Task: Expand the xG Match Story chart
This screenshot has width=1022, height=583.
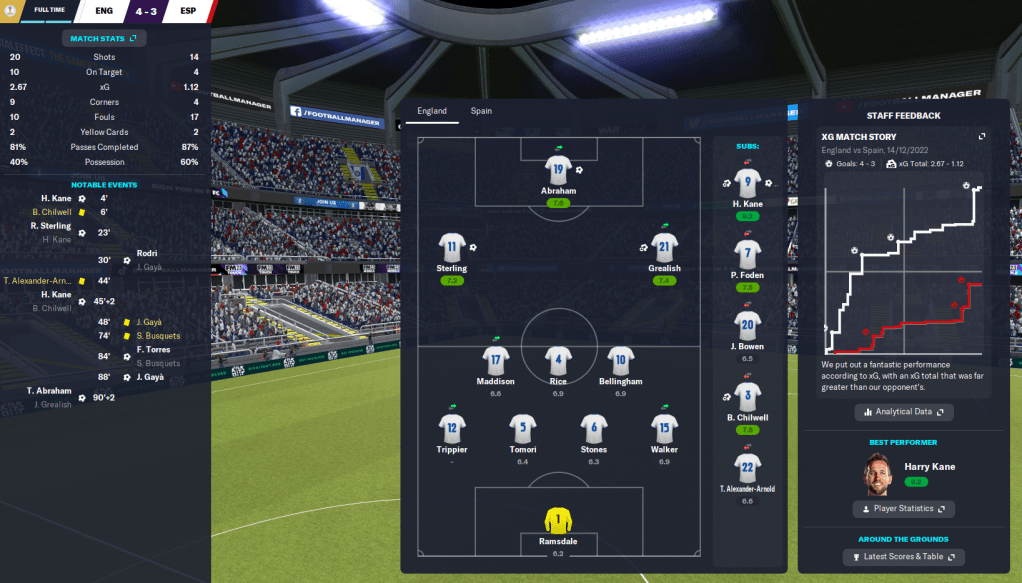Action: pos(981,137)
